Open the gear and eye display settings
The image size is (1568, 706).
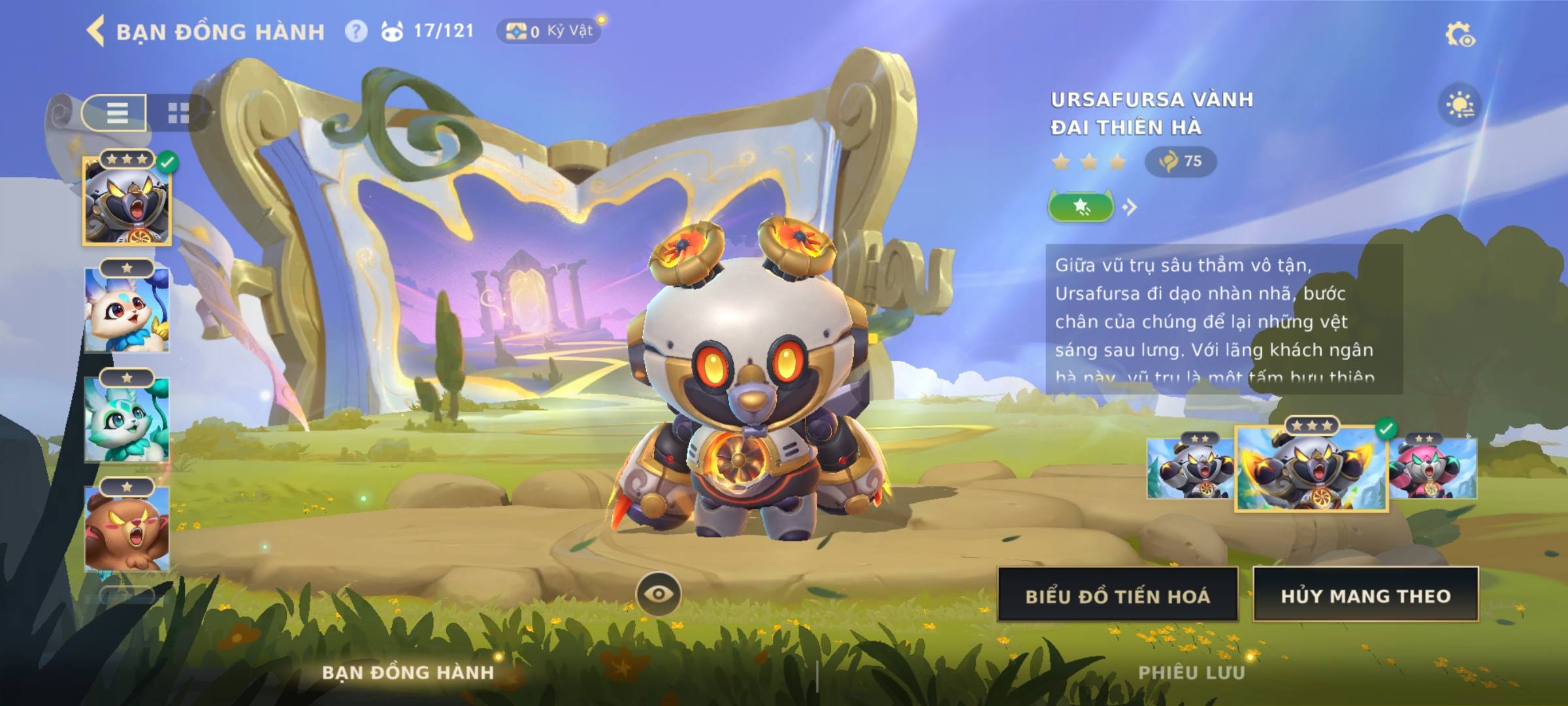(1460, 35)
